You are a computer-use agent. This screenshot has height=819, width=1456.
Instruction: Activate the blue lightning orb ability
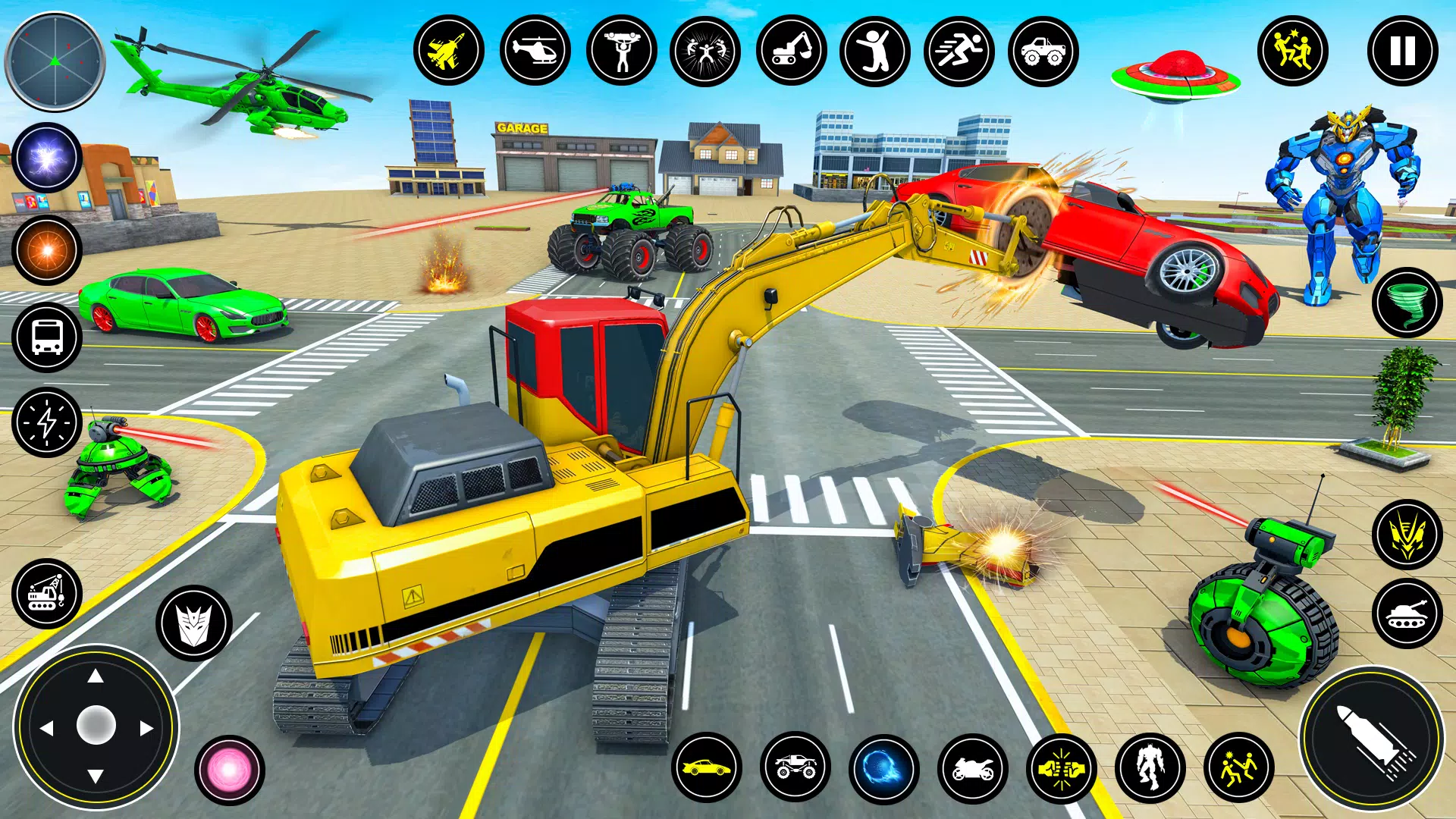tap(47, 158)
